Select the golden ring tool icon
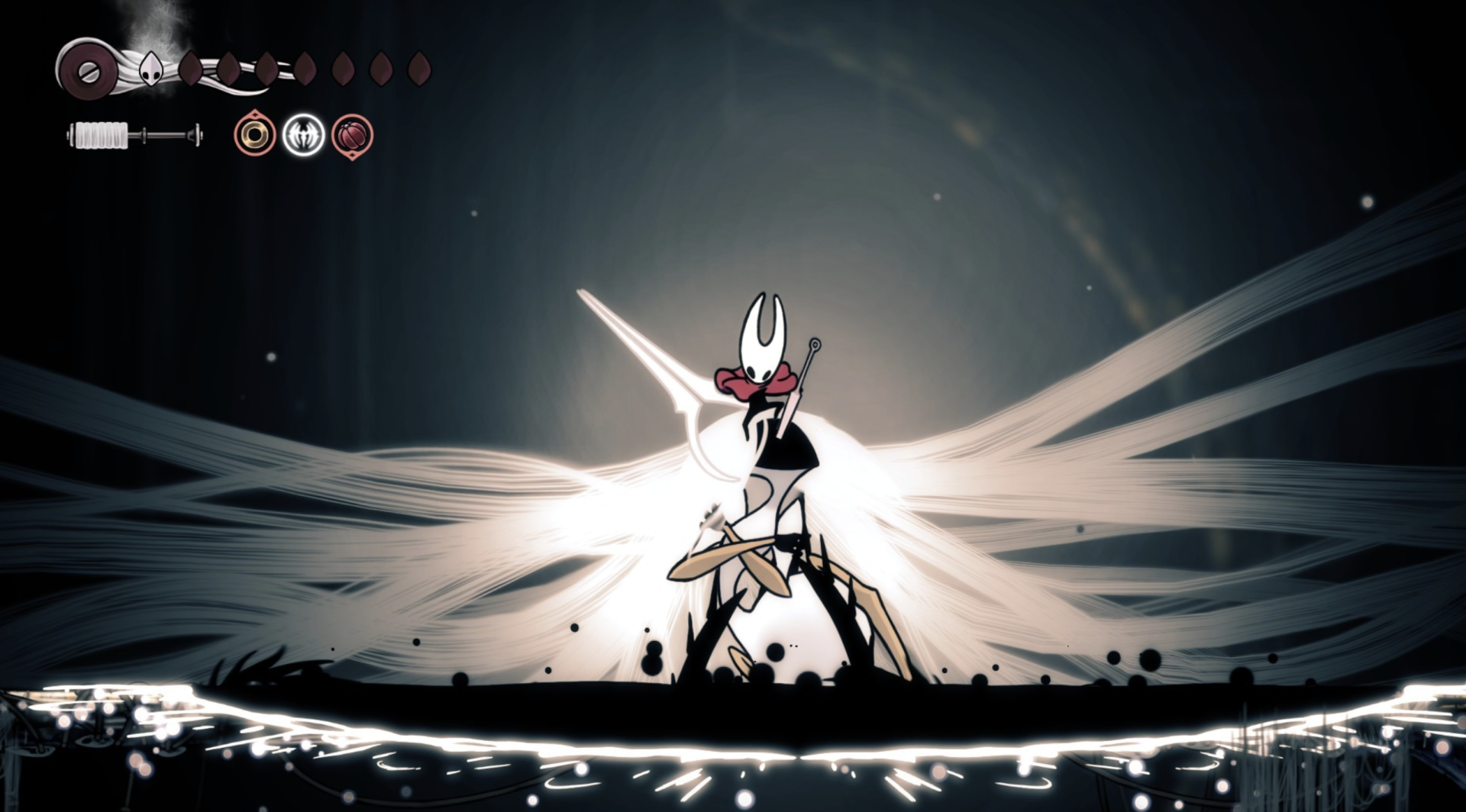This screenshot has height=812, width=1466. (254, 135)
